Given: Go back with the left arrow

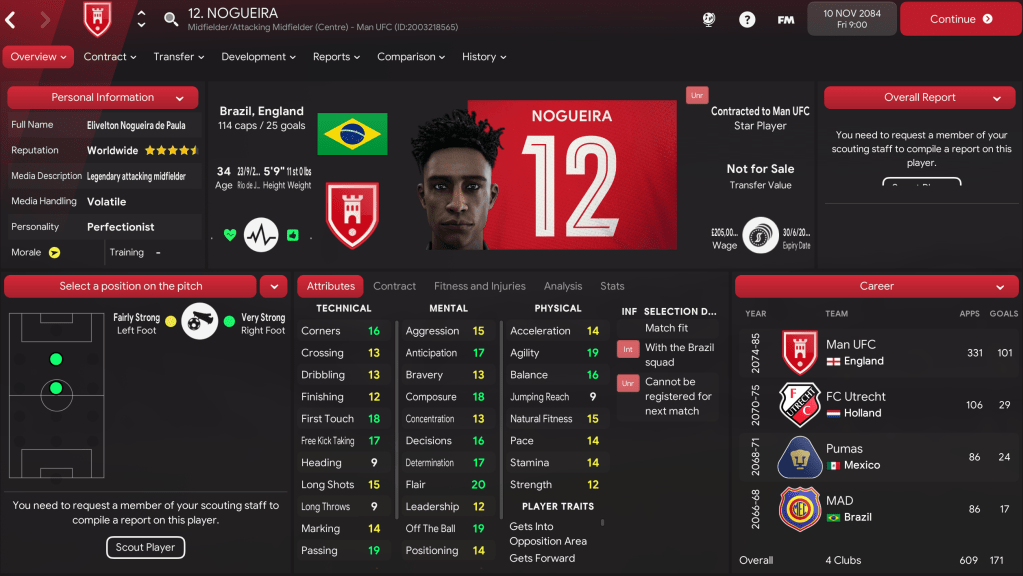Looking at the screenshot, I should click(x=11, y=19).
